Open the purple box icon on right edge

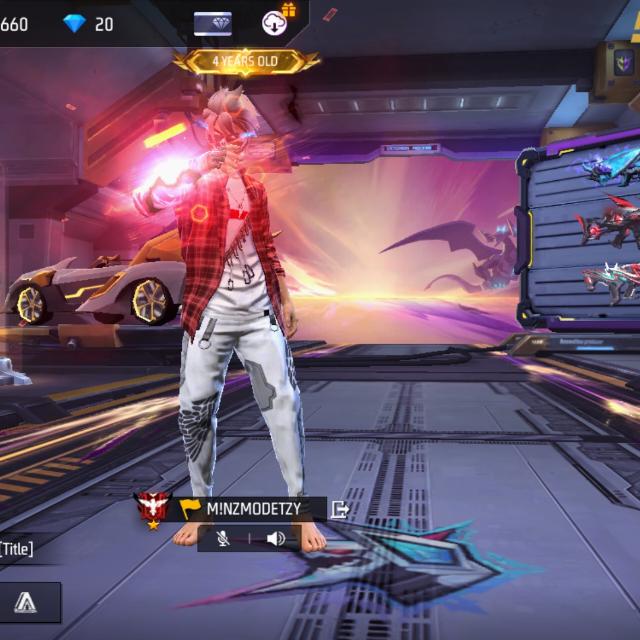point(624,64)
